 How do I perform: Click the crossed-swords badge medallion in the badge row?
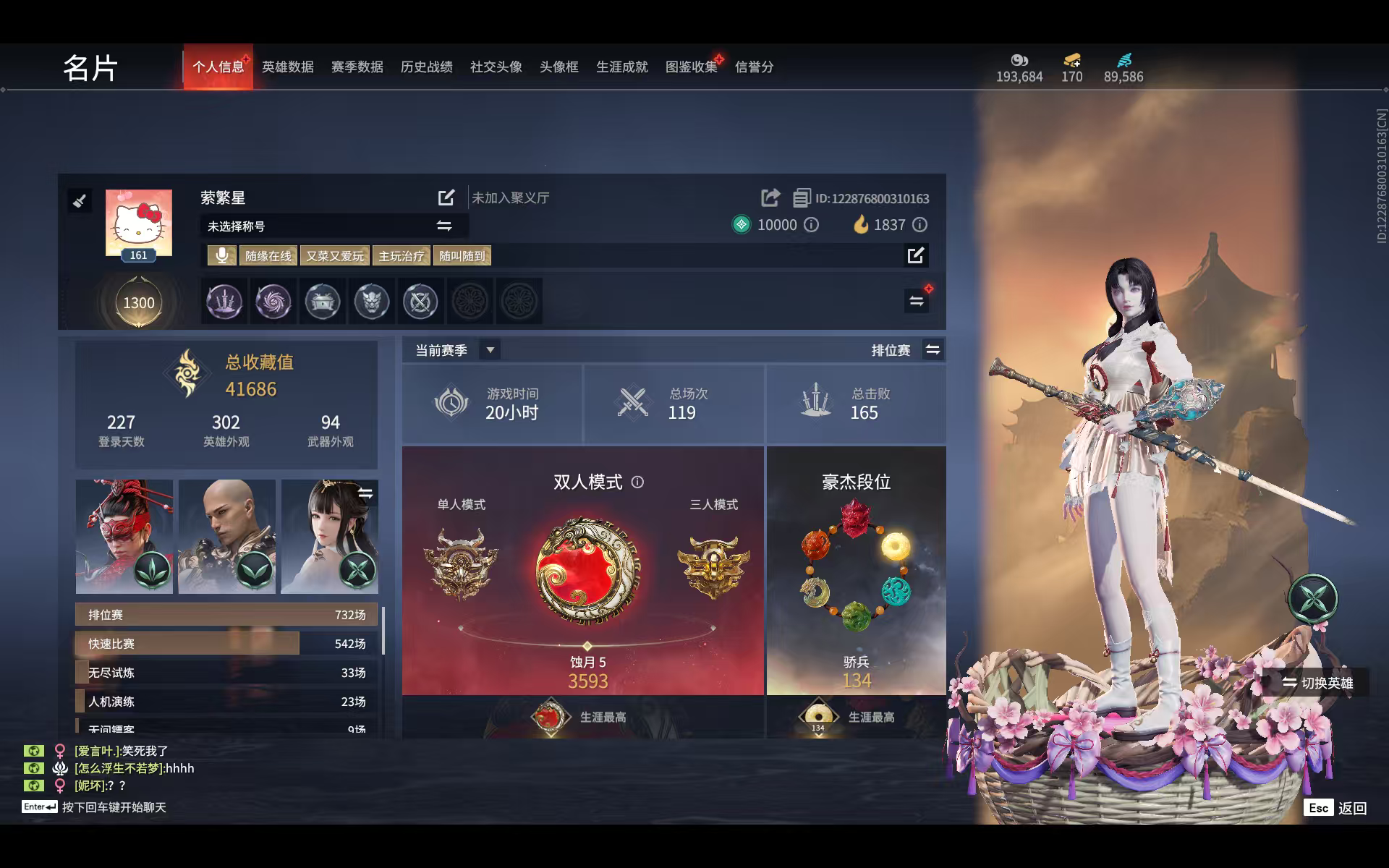pyautogui.click(x=420, y=302)
